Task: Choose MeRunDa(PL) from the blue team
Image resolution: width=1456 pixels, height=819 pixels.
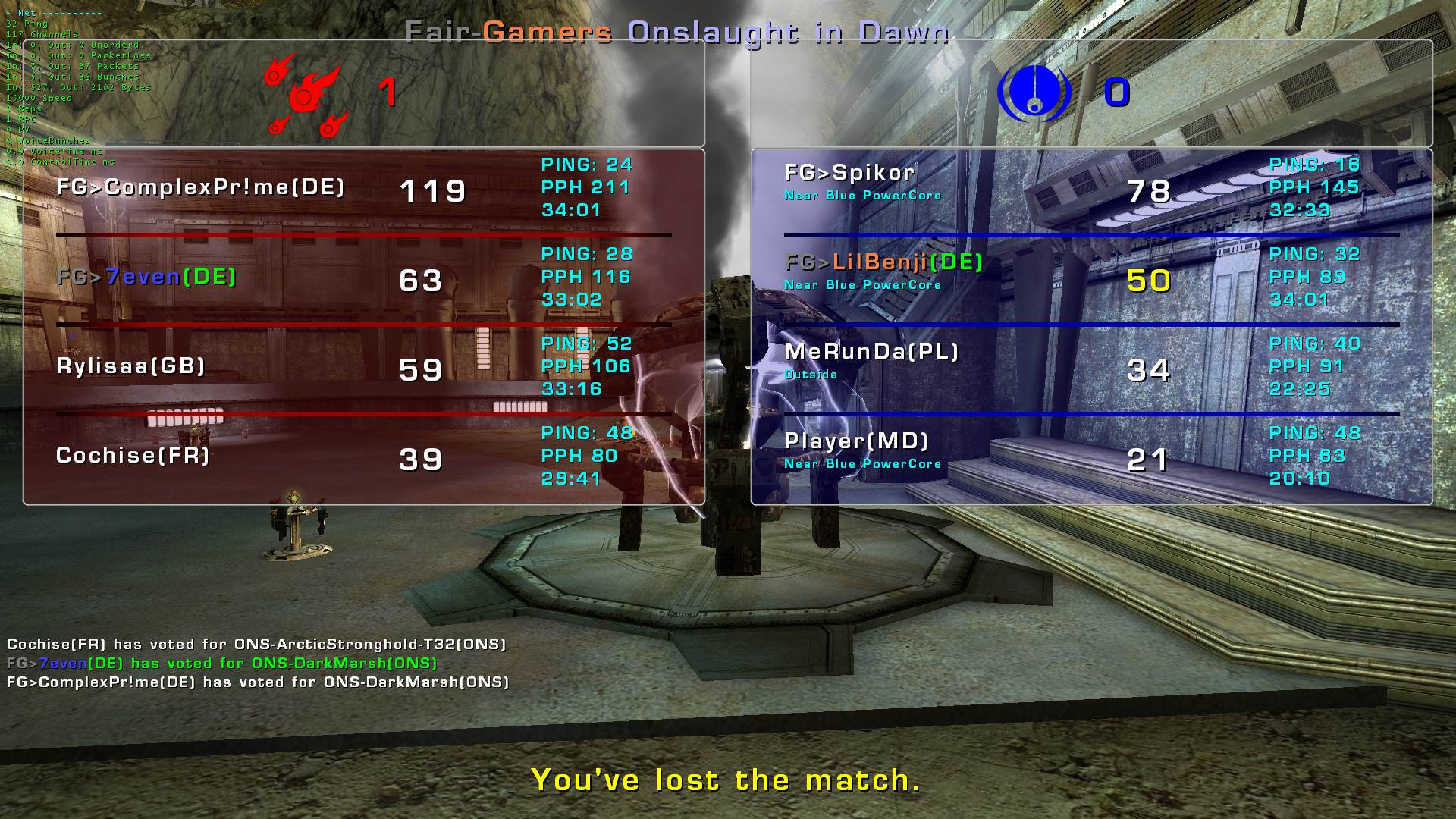Action: [871, 352]
